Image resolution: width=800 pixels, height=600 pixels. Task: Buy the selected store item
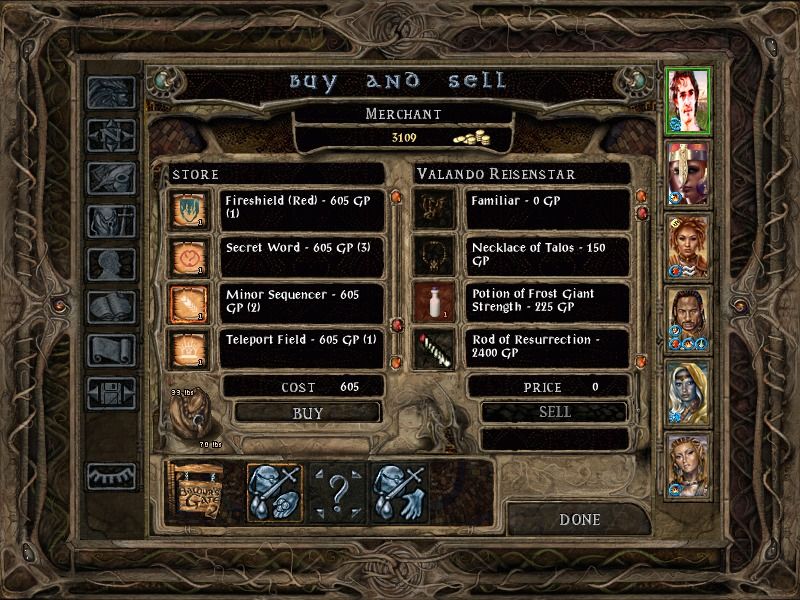308,411
